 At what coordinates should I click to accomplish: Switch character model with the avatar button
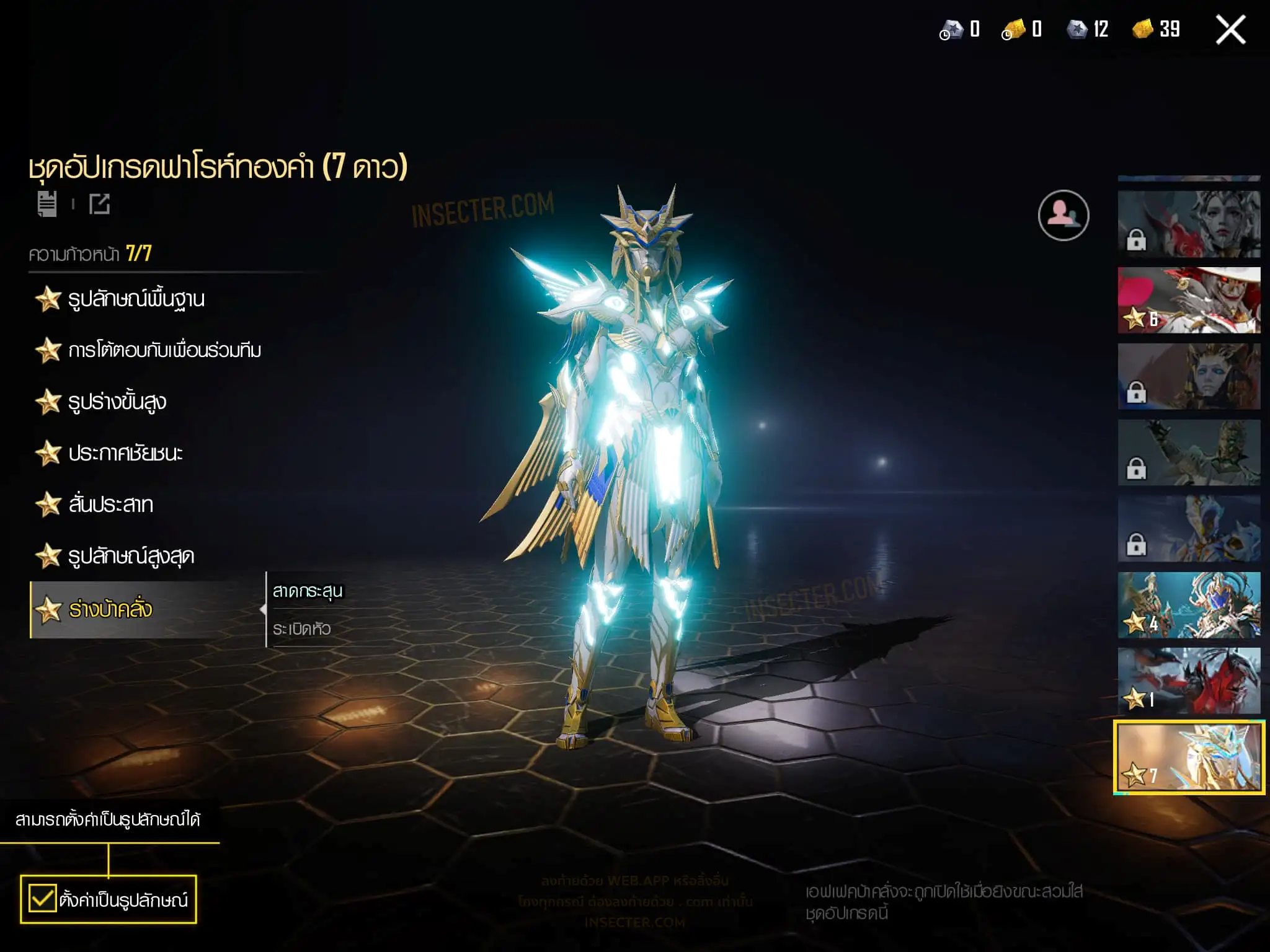[1063, 215]
